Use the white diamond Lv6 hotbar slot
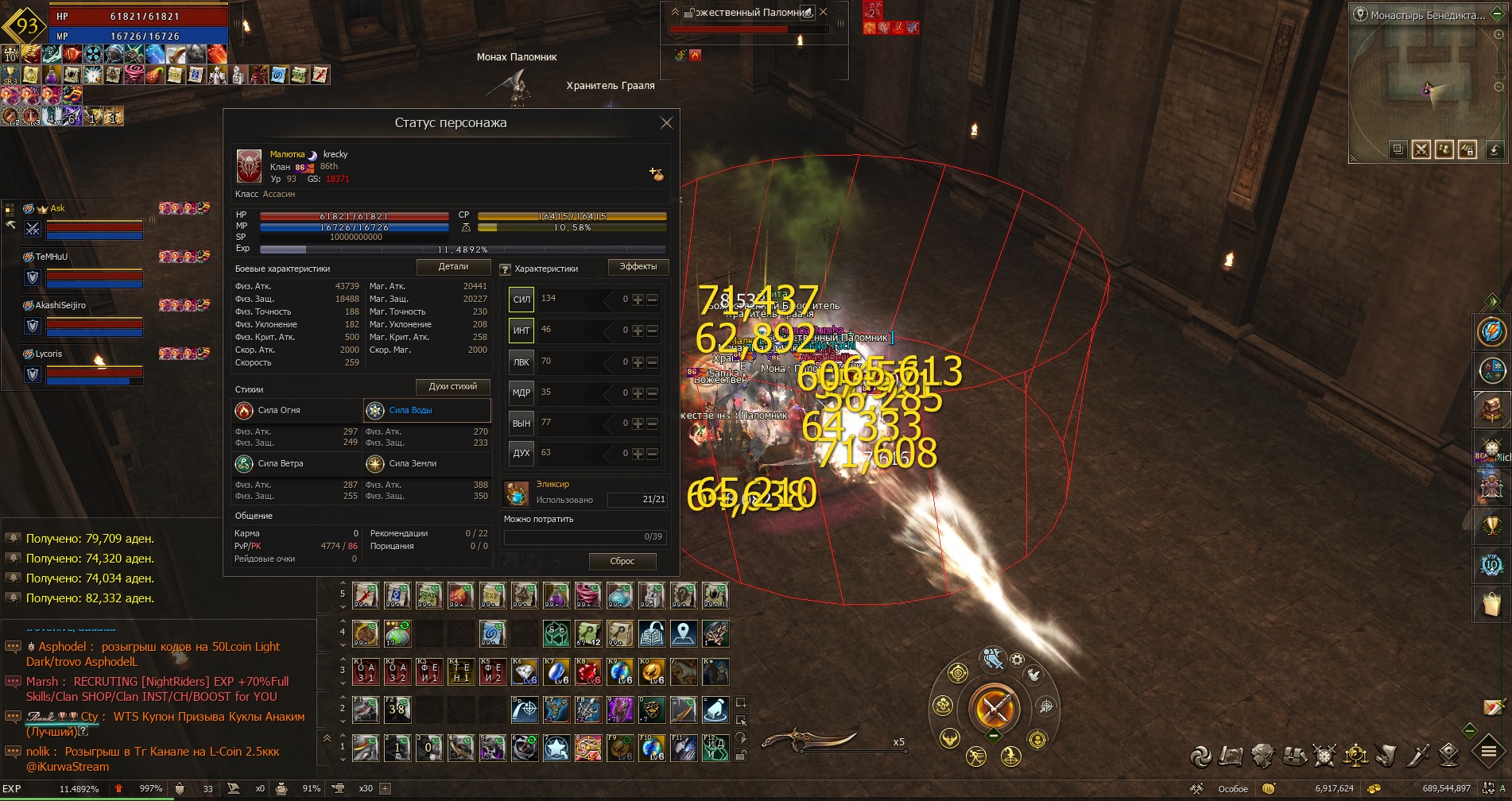 (x=525, y=672)
